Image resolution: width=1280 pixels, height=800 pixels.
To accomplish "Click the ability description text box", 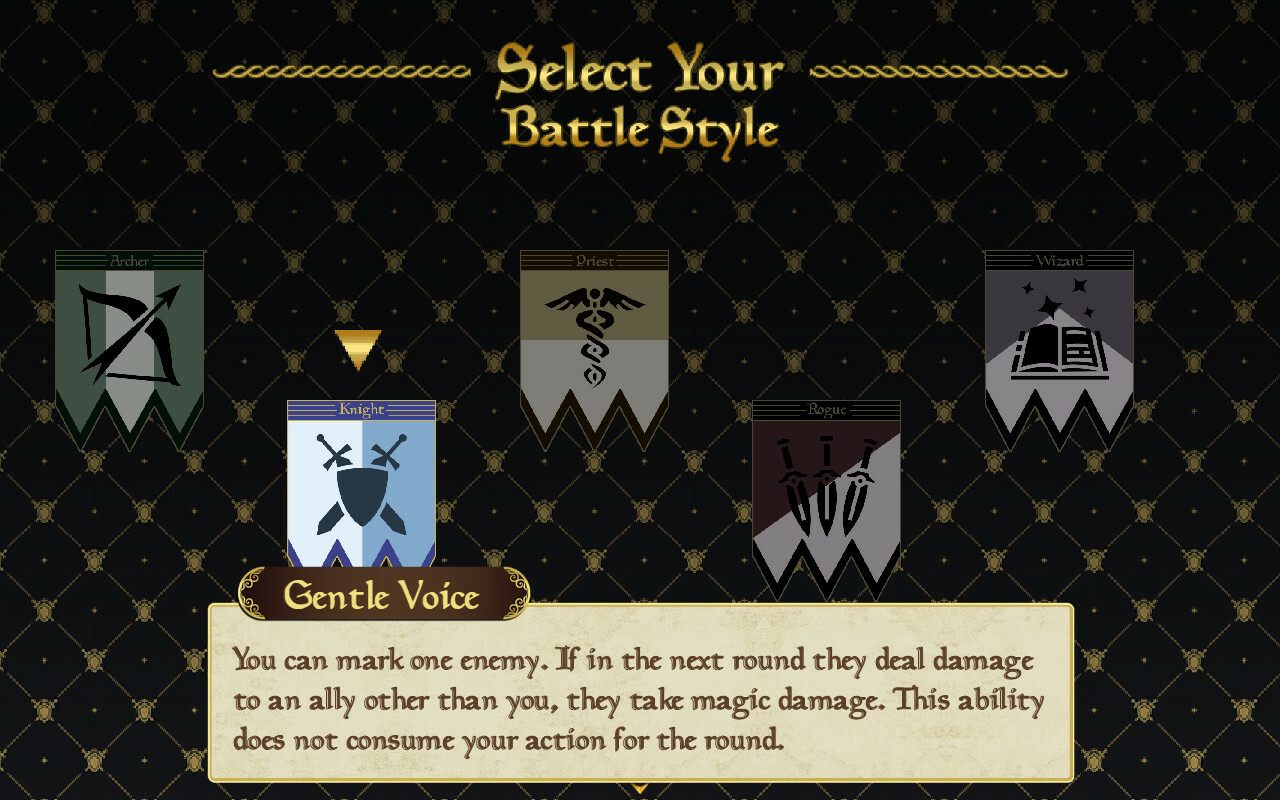I will pyautogui.click(x=640, y=700).
